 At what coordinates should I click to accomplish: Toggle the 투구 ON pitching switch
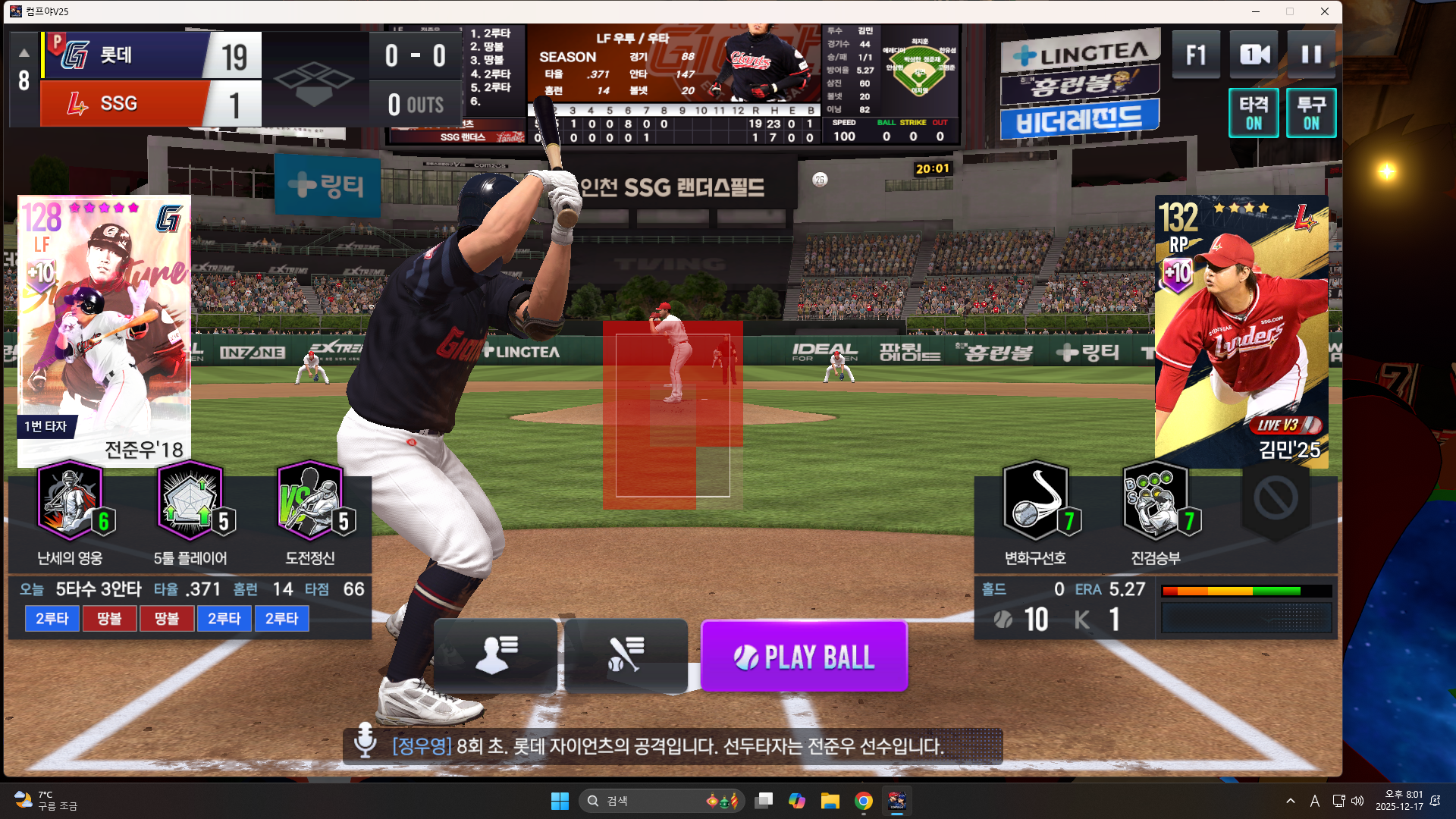tap(1311, 113)
